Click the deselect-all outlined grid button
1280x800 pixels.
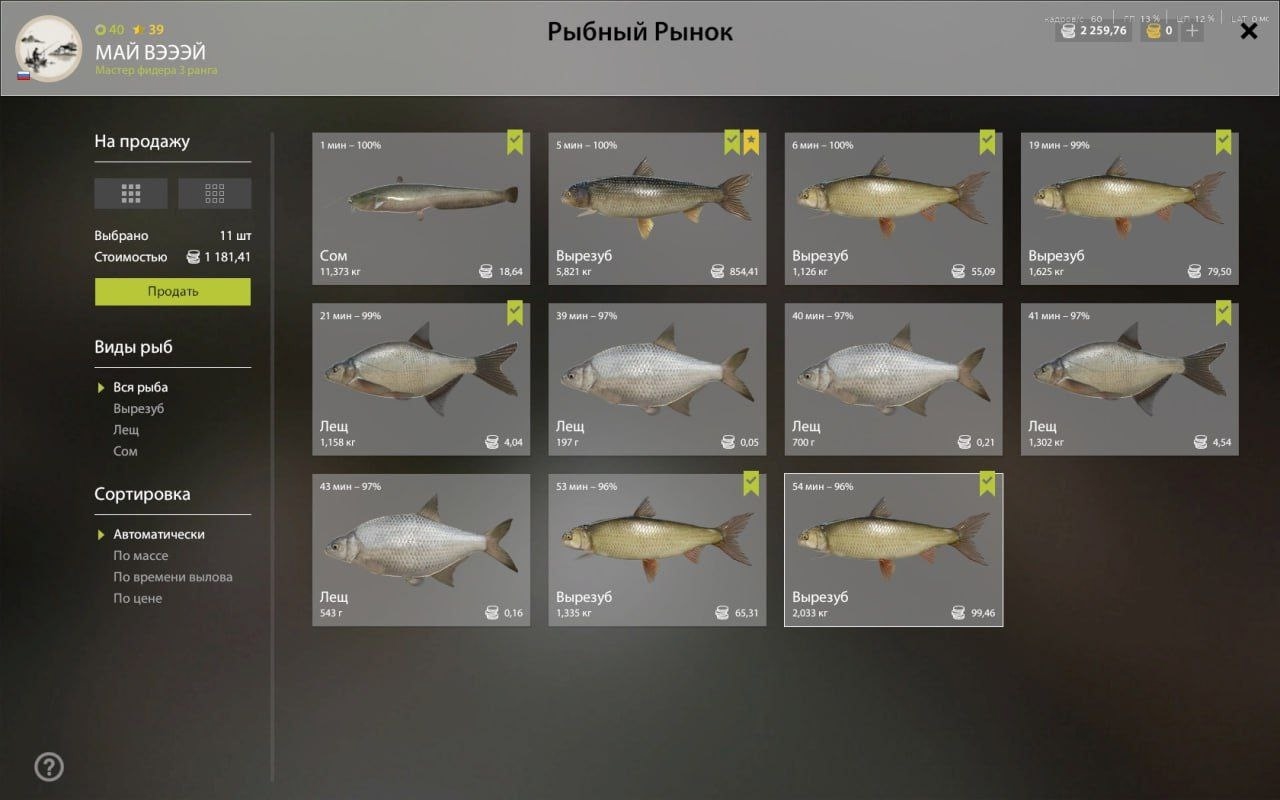pos(214,193)
